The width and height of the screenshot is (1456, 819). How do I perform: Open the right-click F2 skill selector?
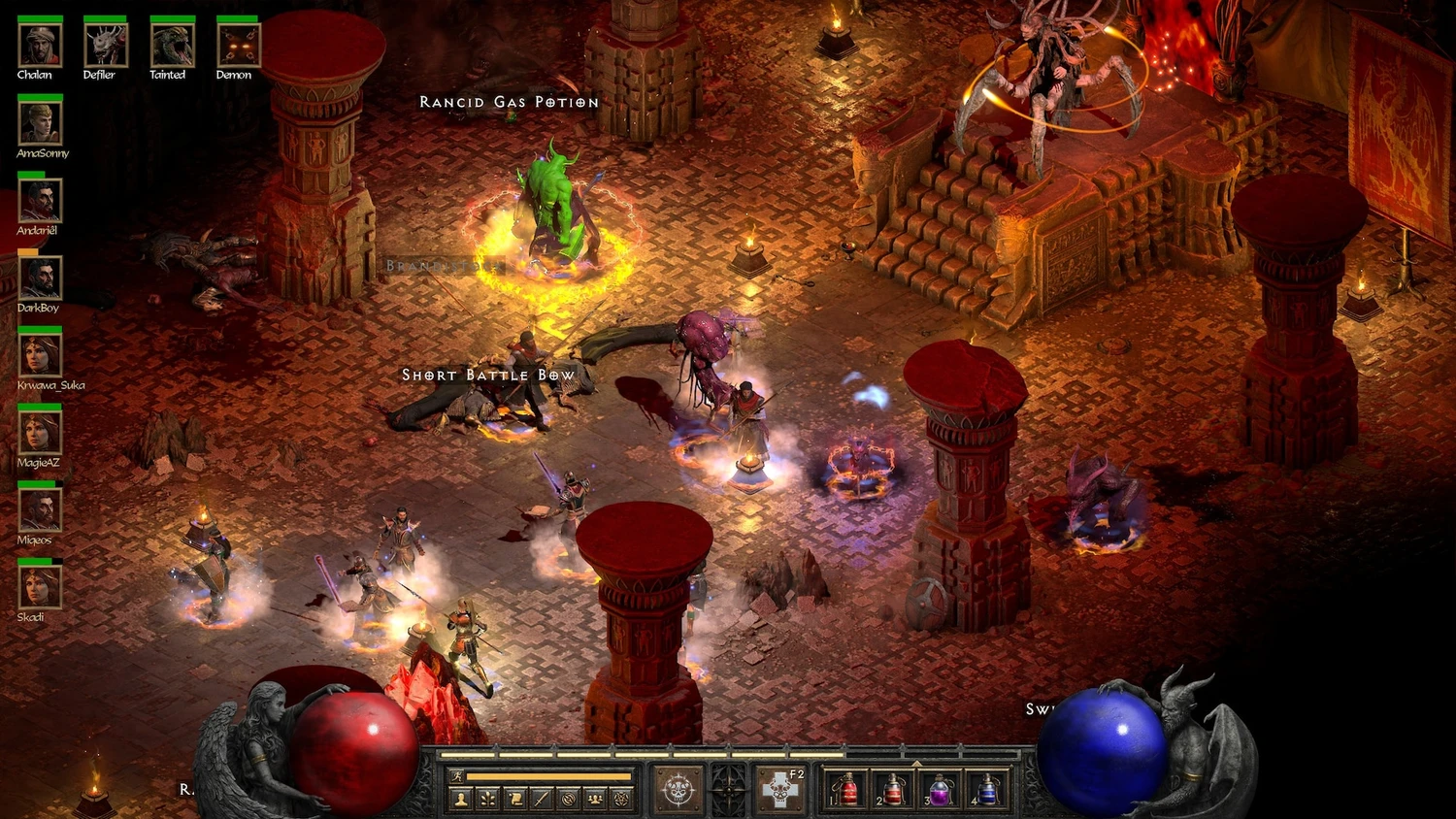point(780,789)
